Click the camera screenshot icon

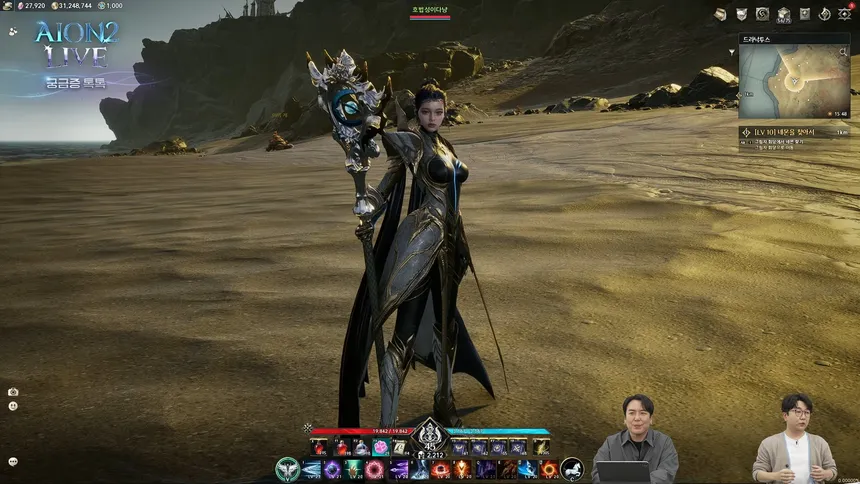click(x=13, y=392)
